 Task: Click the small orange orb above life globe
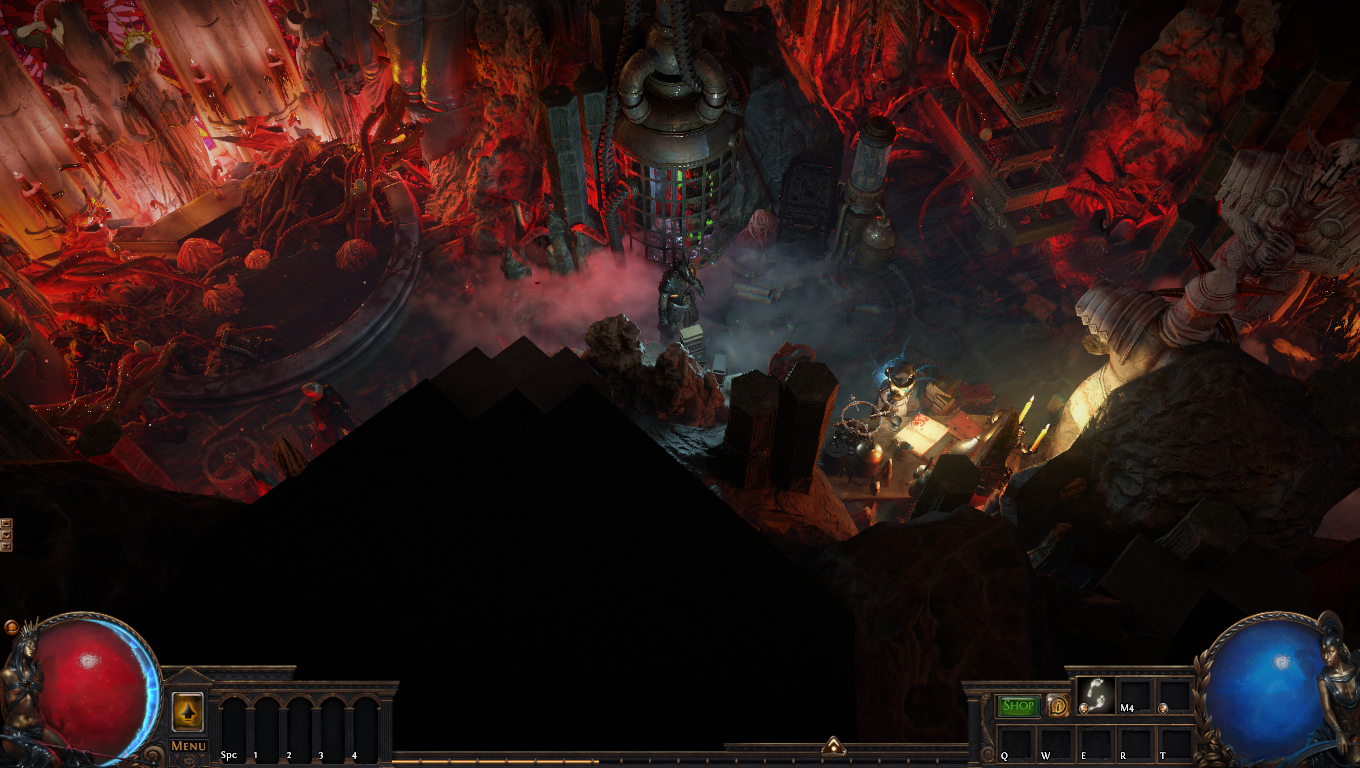pos(11,627)
